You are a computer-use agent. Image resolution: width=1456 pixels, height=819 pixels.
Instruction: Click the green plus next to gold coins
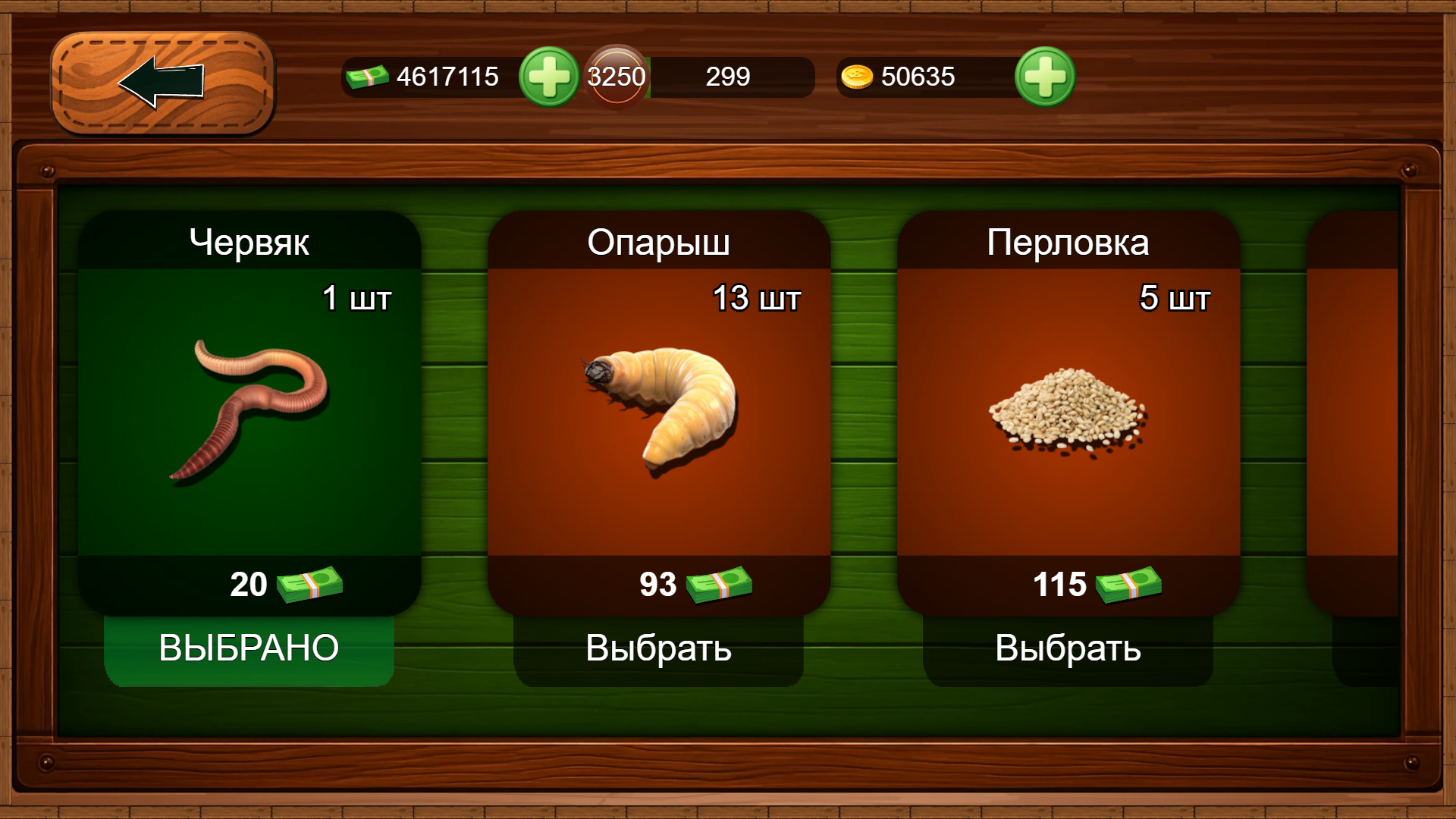tap(1044, 76)
